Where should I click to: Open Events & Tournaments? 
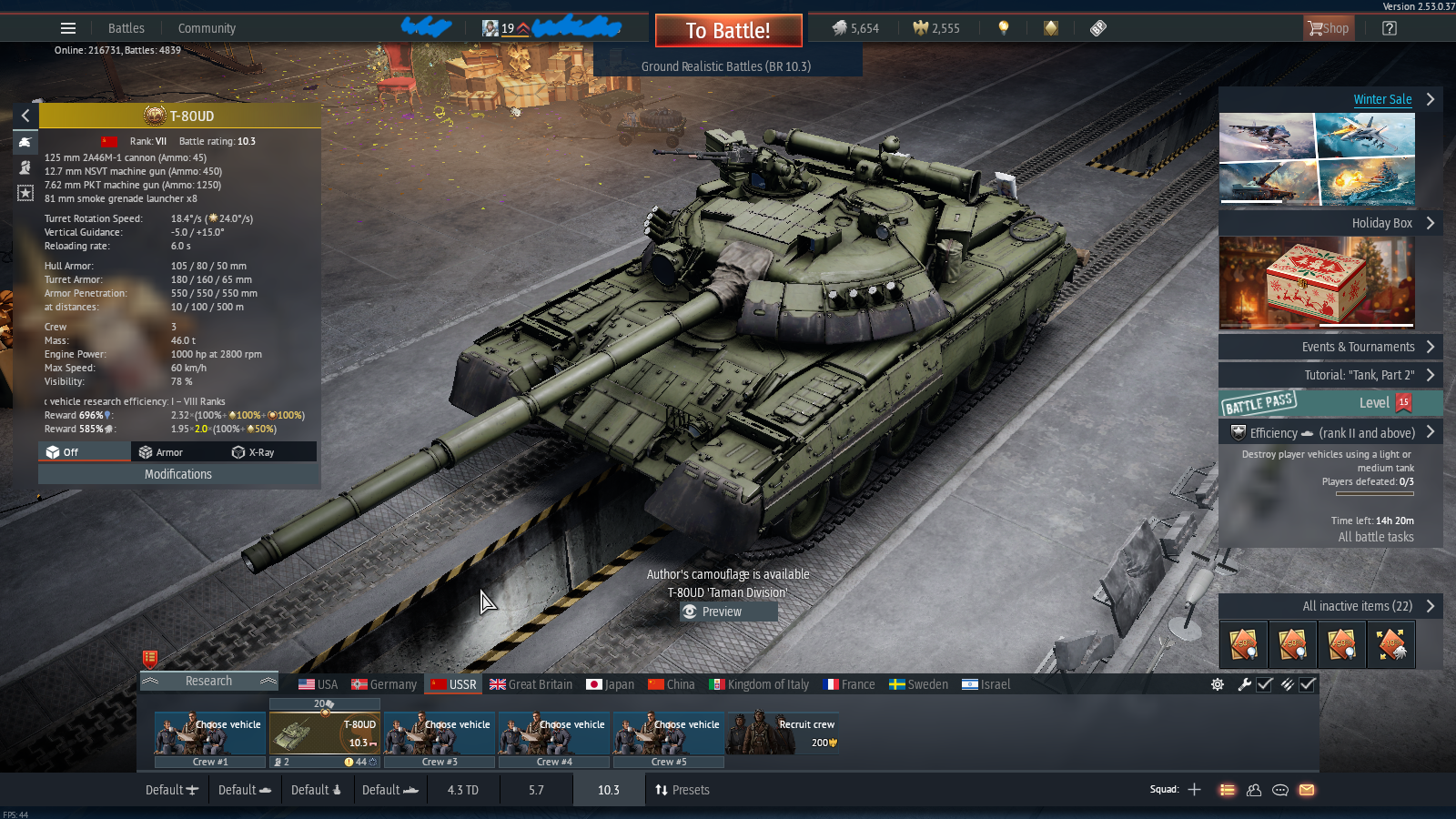tap(1358, 347)
